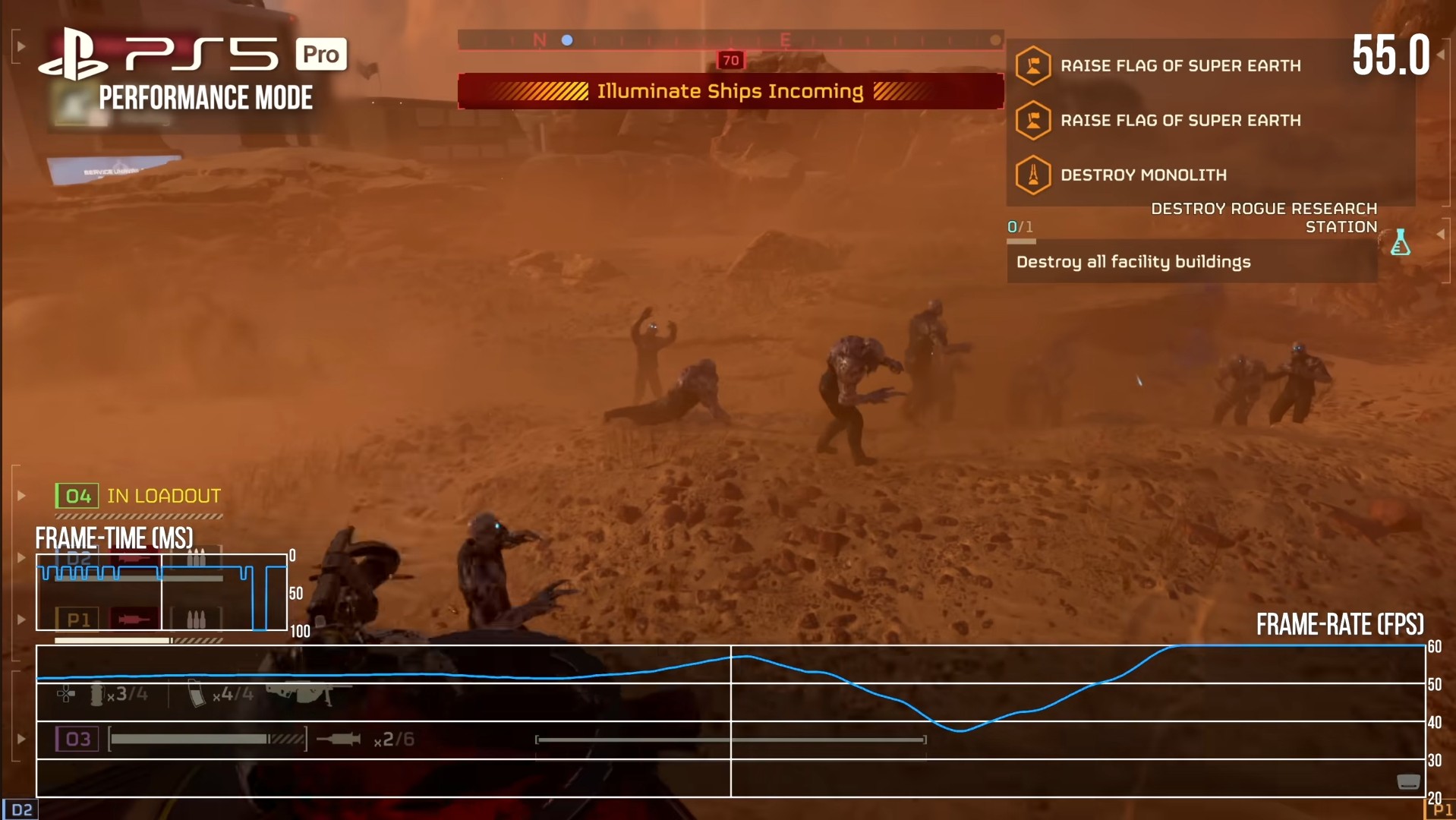Select the Destroy all facility buildings sub-objective
Image resolution: width=1456 pixels, height=820 pixels.
point(1133,262)
